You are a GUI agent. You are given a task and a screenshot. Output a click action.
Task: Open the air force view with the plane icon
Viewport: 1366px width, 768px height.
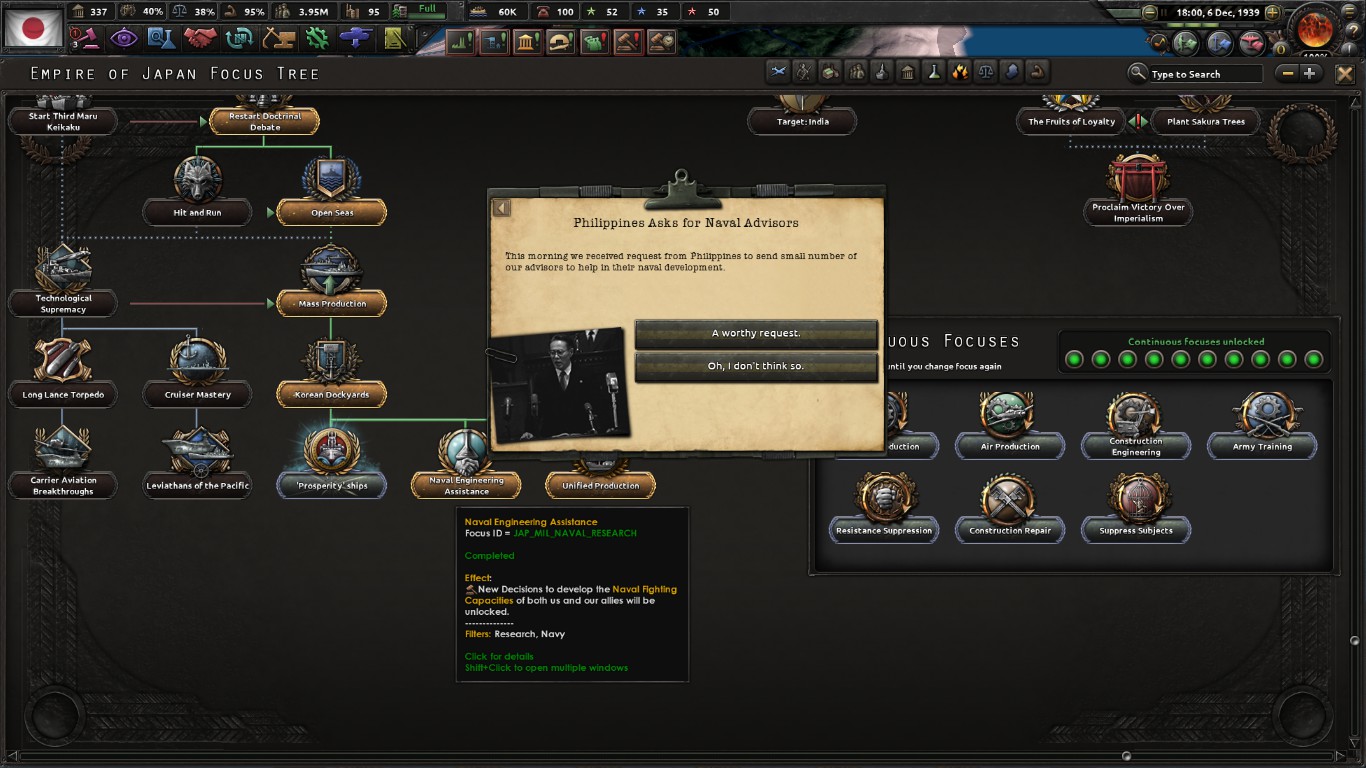point(1253,44)
